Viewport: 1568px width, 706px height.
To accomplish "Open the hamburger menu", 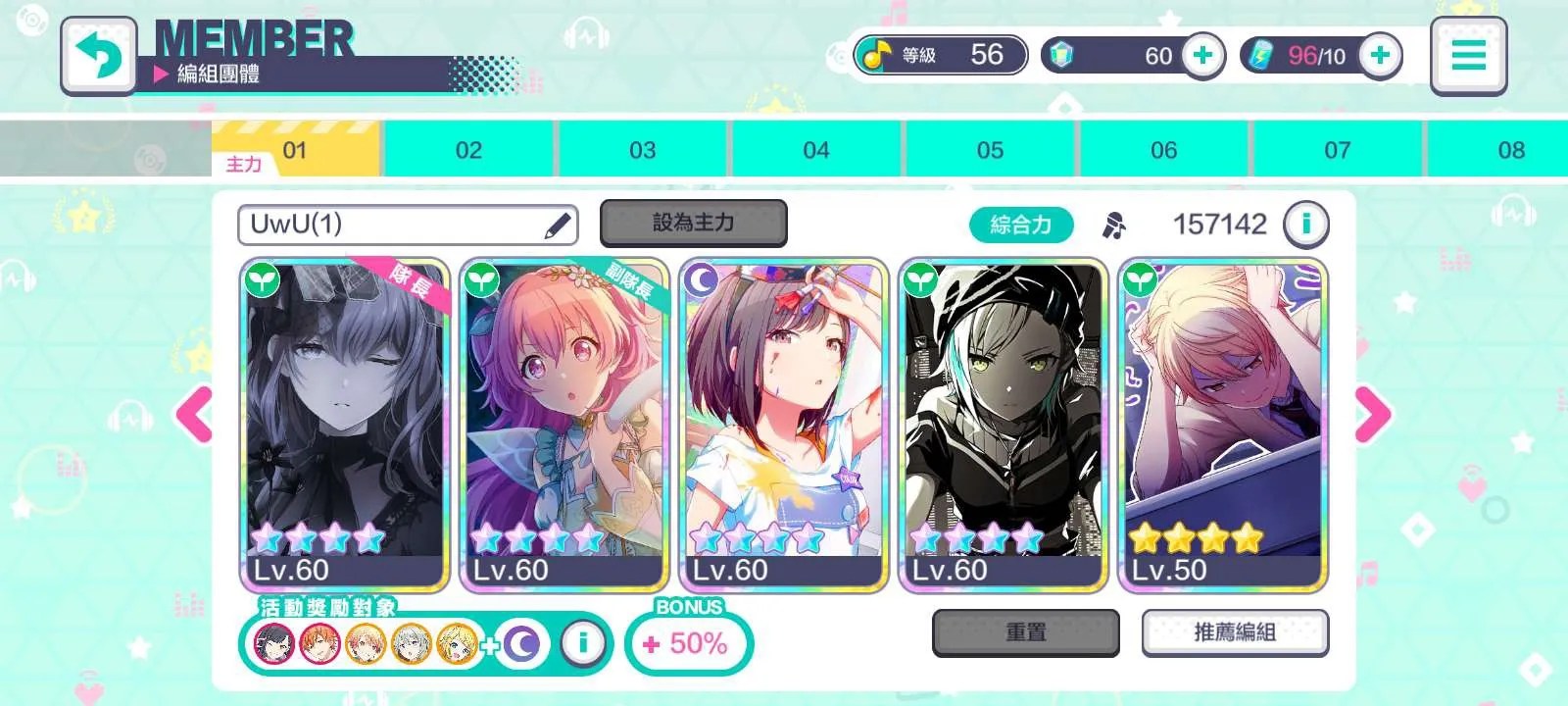I will pos(1467,55).
